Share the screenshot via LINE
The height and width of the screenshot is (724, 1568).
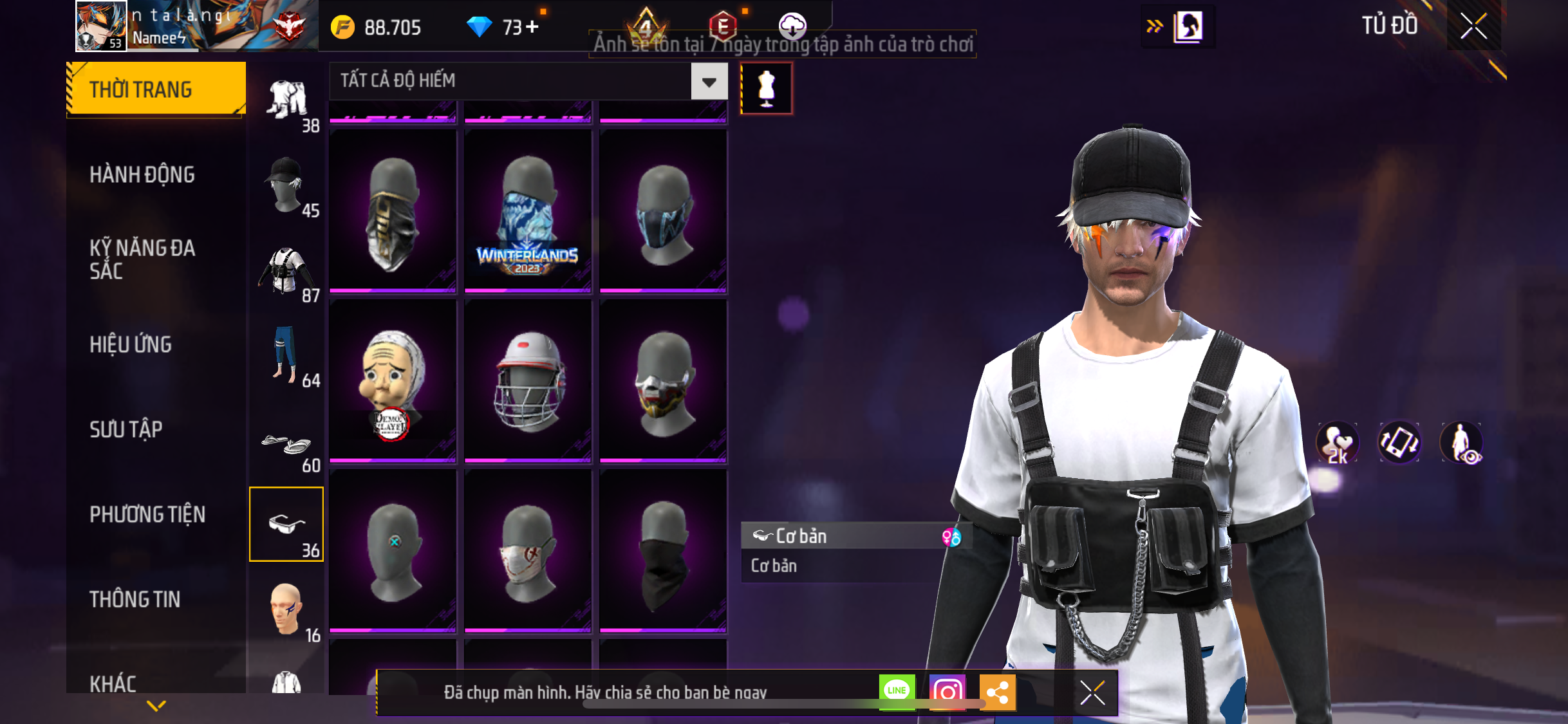(897, 692)
